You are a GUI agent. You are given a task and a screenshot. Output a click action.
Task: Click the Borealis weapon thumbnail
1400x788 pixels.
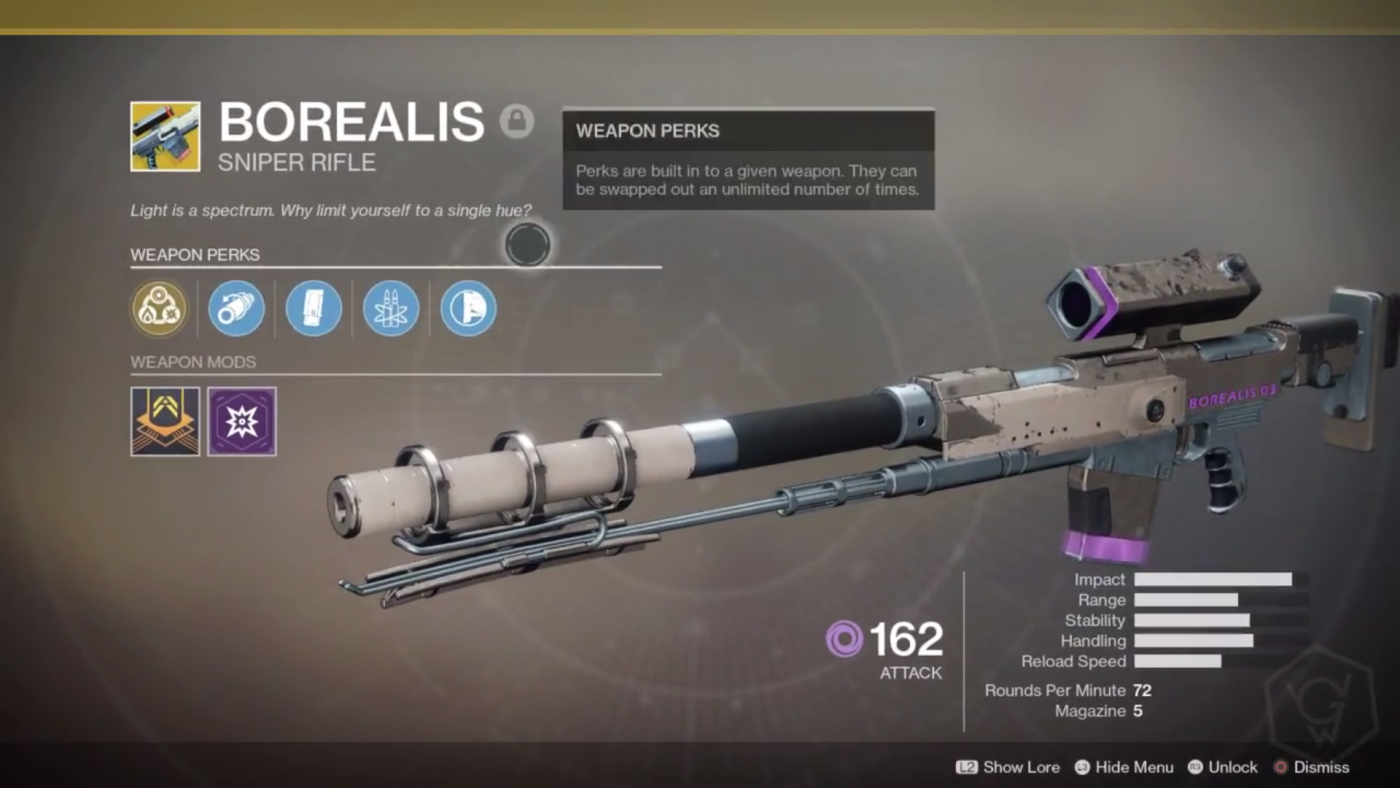pos(164,136)
